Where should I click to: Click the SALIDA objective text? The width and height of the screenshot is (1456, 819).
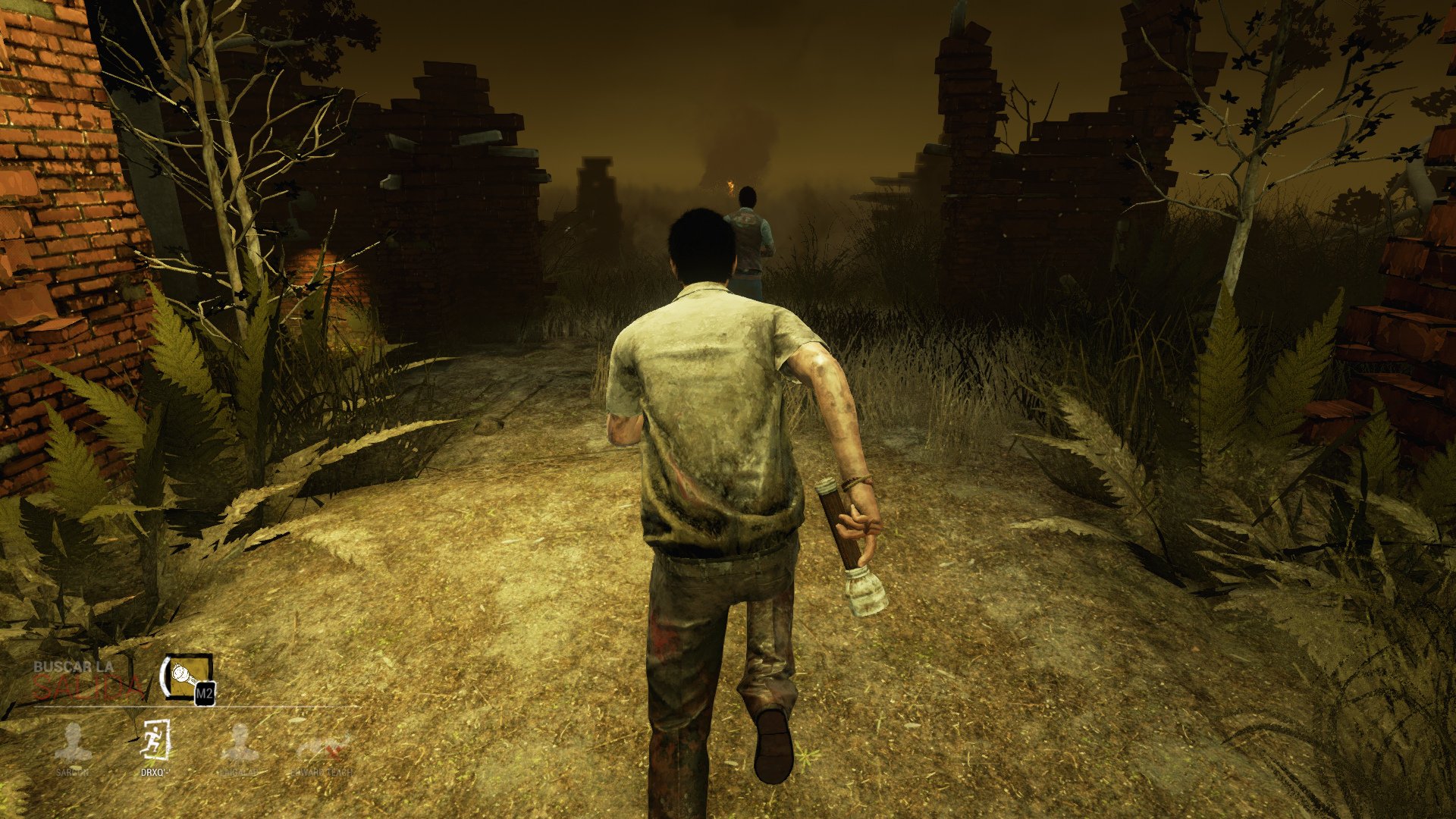click(x=86, y=686)
